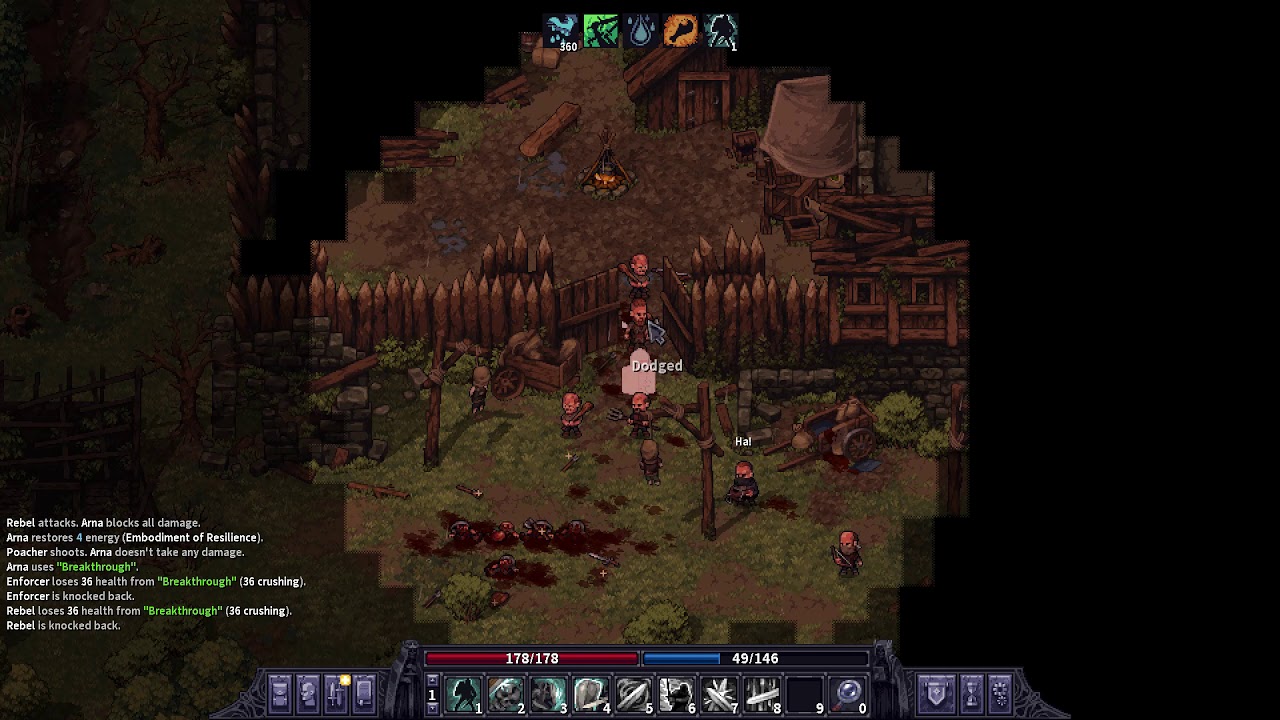The height and width of the screenshot is (720, 1280).
Task: Select the skill in hotbar slot 3
Action: click(x=548, y=693)
